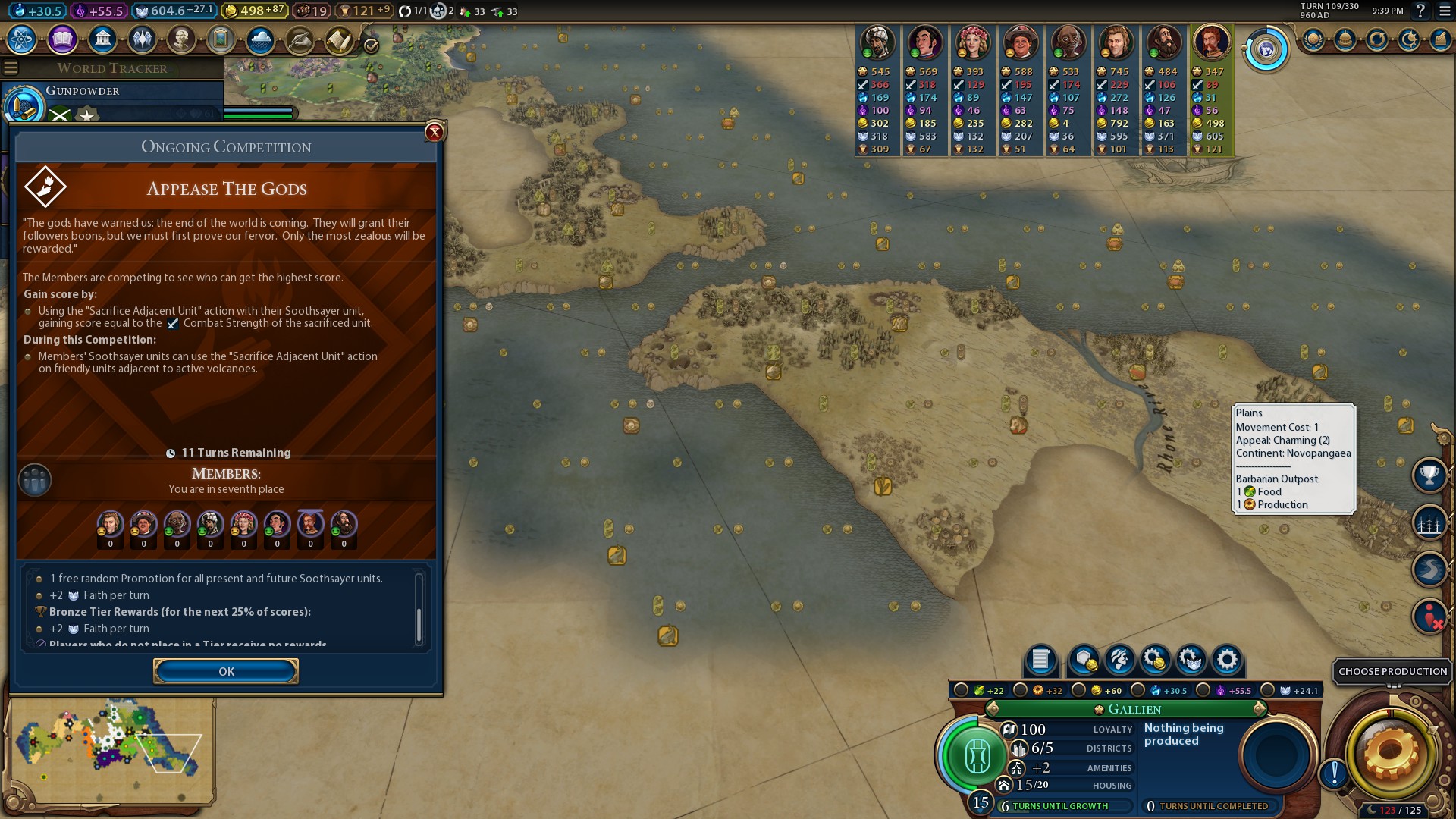
Task: View Great People bust icon
Action: [181, 39]
